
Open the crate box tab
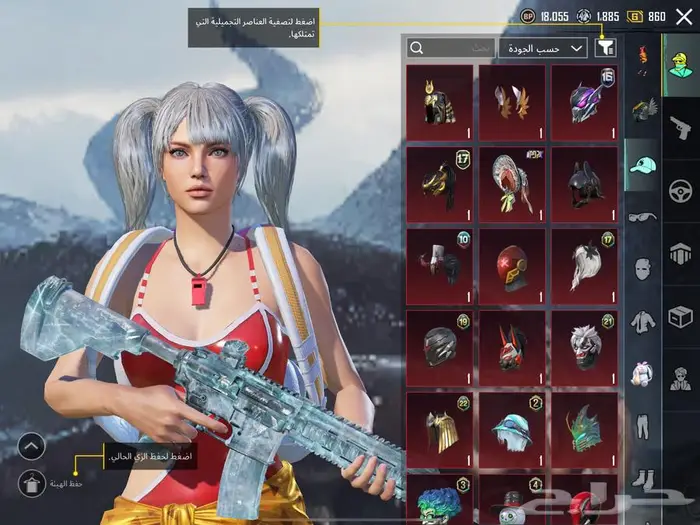[x=680, y=317]
